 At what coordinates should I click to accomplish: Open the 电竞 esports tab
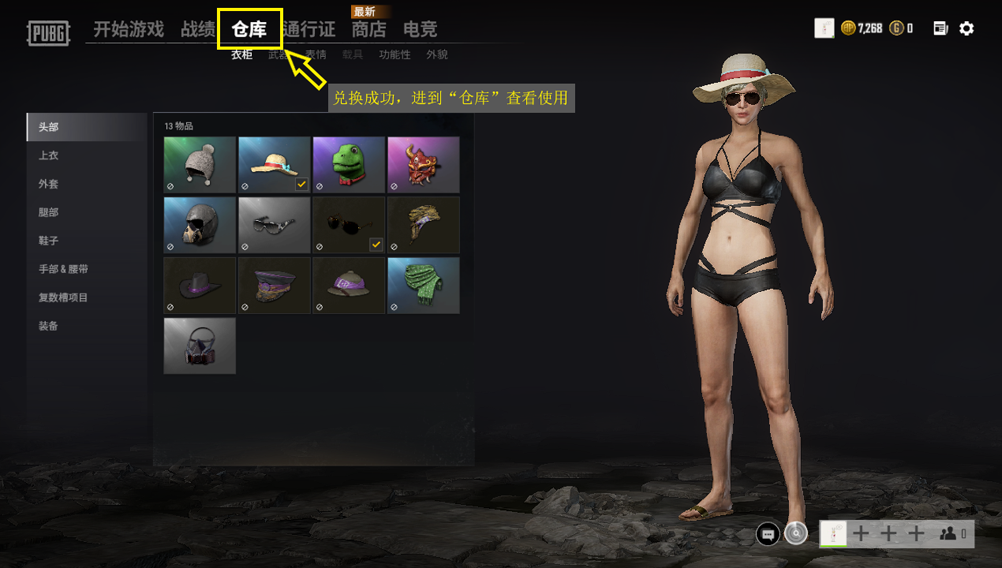(x=420, y=29)
